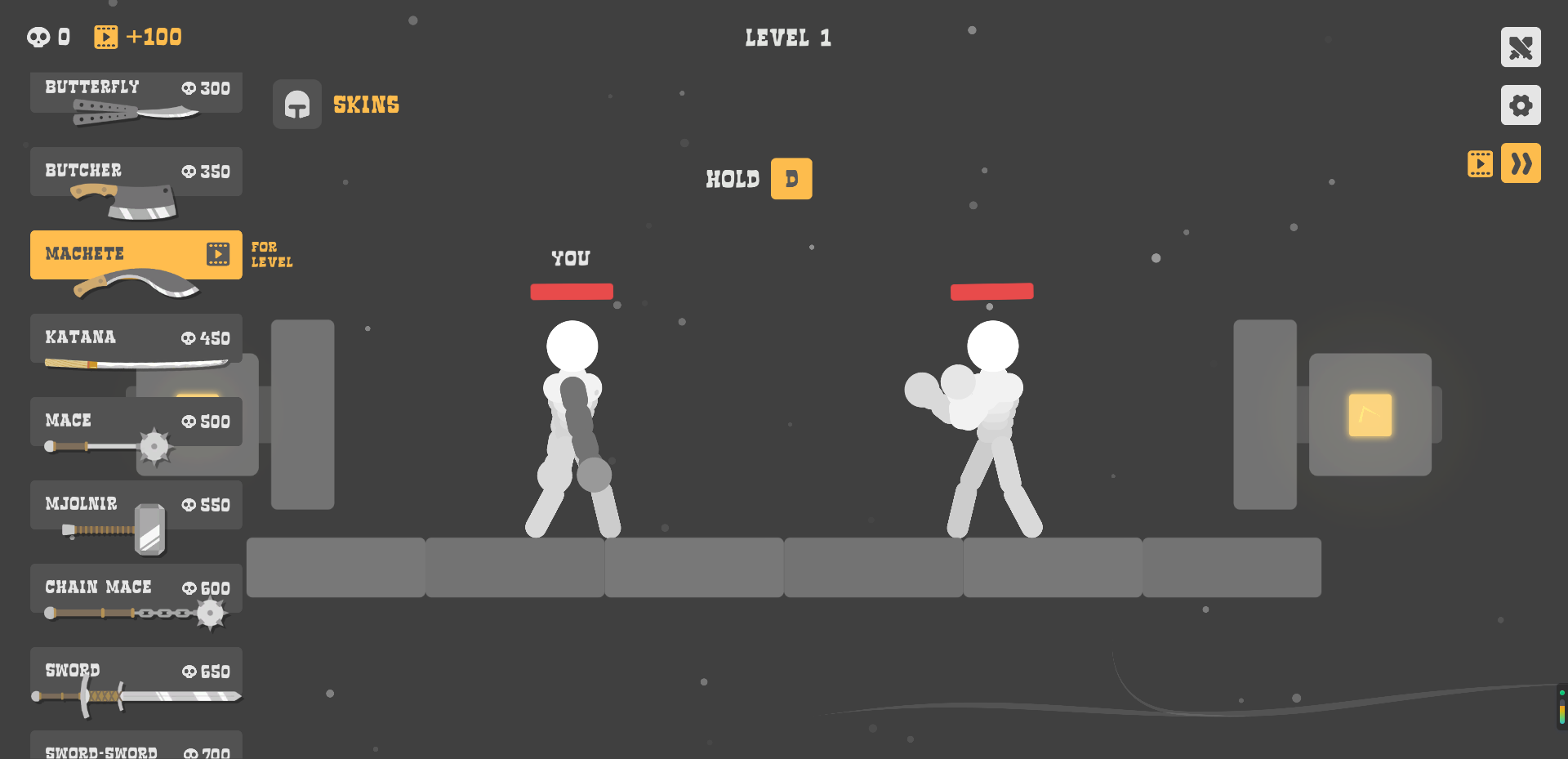Toggle the fast-forward speed button

[x=1521, y=163]
